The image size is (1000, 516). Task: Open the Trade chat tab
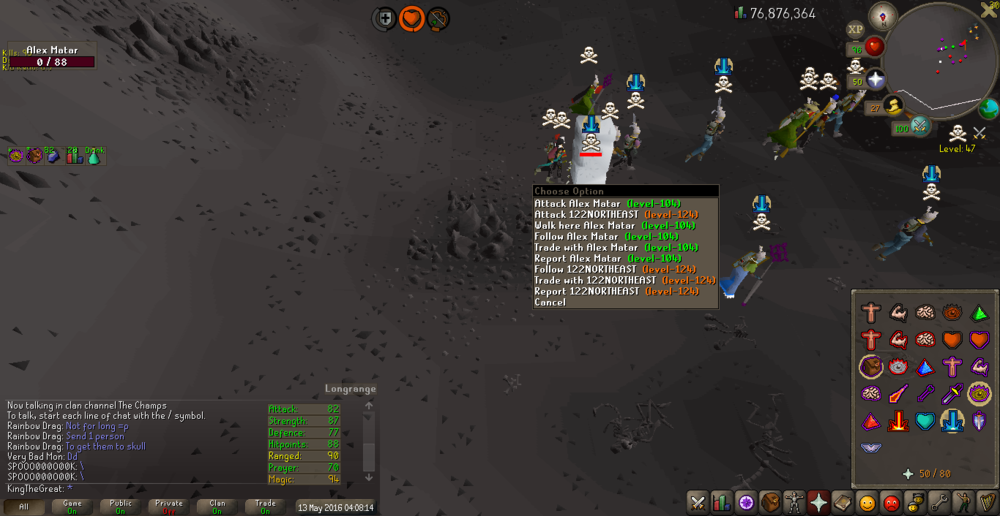(x=265, y=507)
